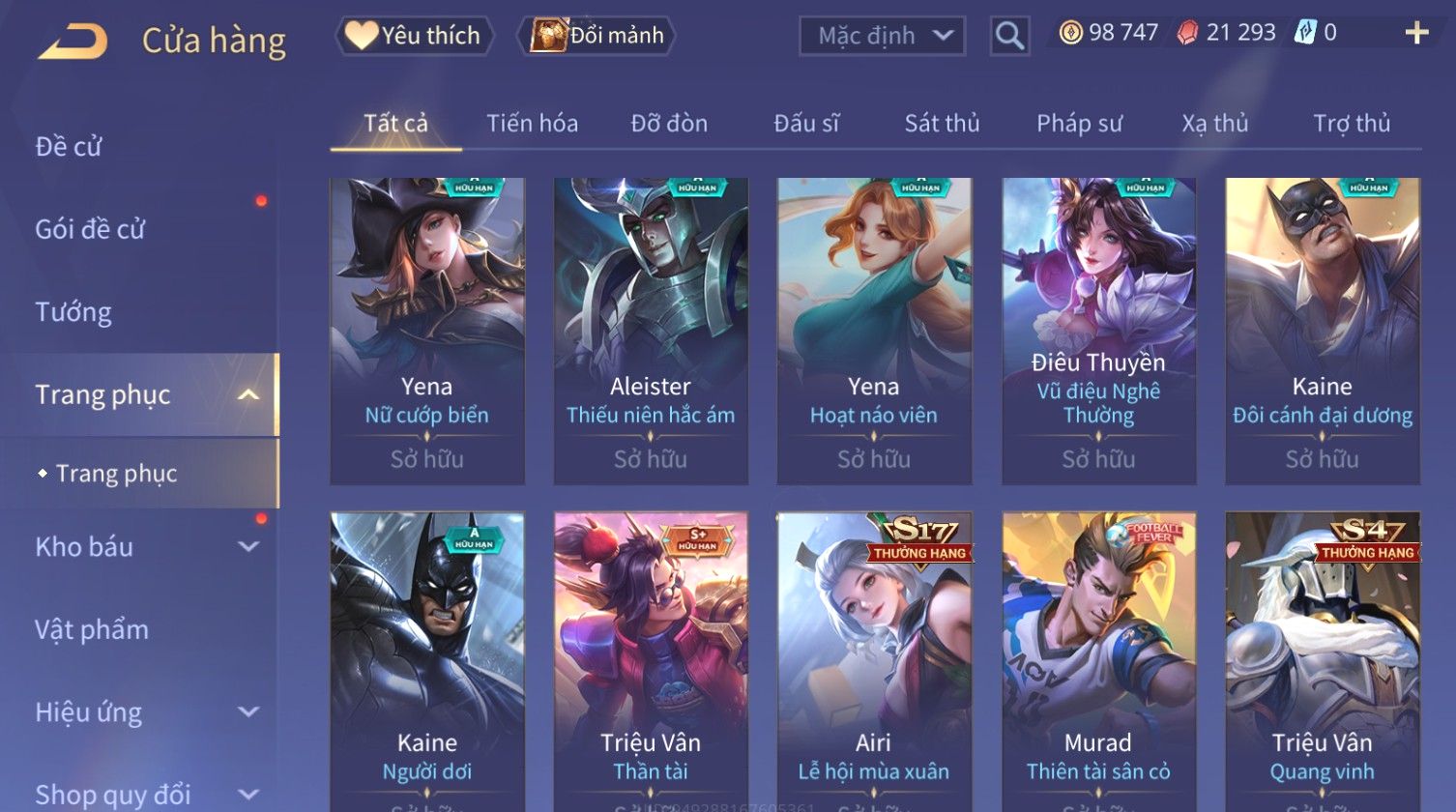Click the magnifying glass search button

[1009, 37]
